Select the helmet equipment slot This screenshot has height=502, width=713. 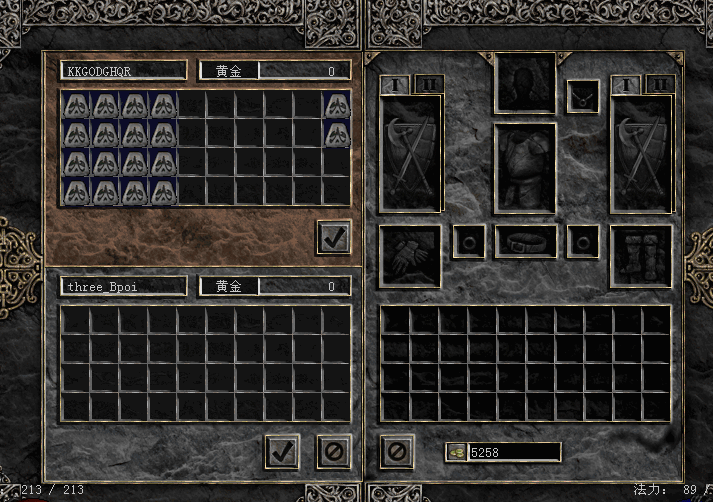526,83
